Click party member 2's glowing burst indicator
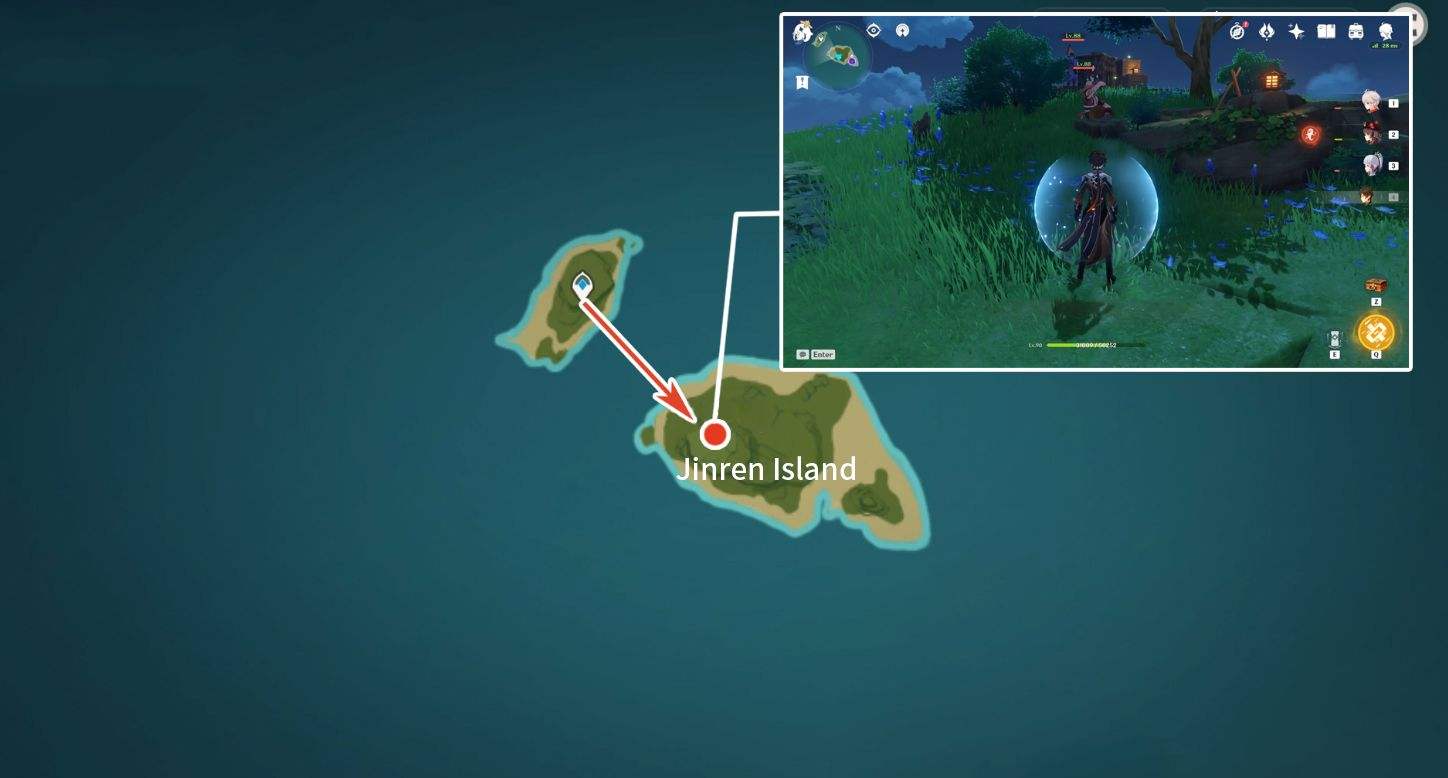The image size is (1448, 778). pos(1308,133)
